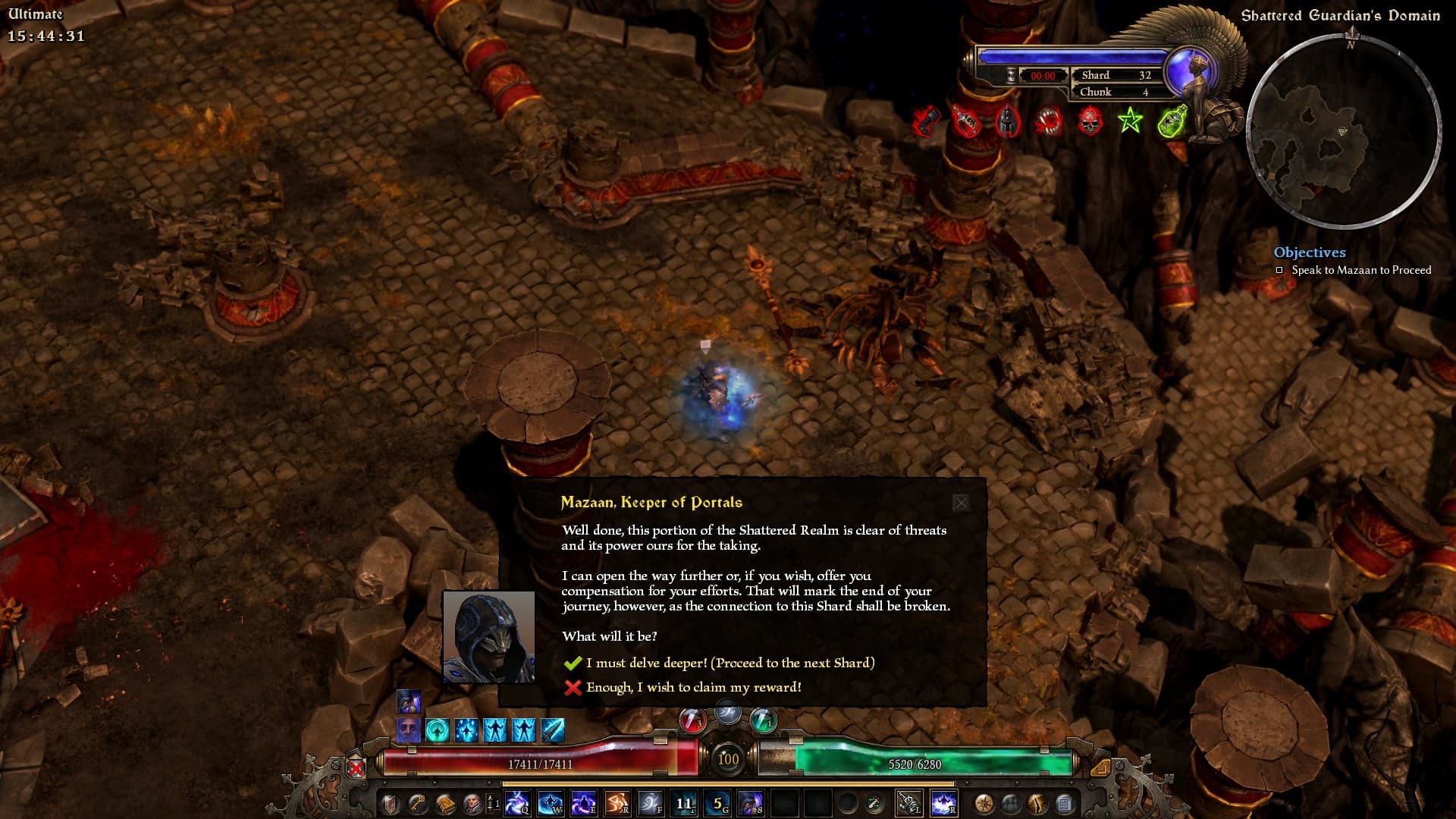Click the compass star icon in bottom bar
The height and width of the screenshot is (819, 1456).
point(984,803)
